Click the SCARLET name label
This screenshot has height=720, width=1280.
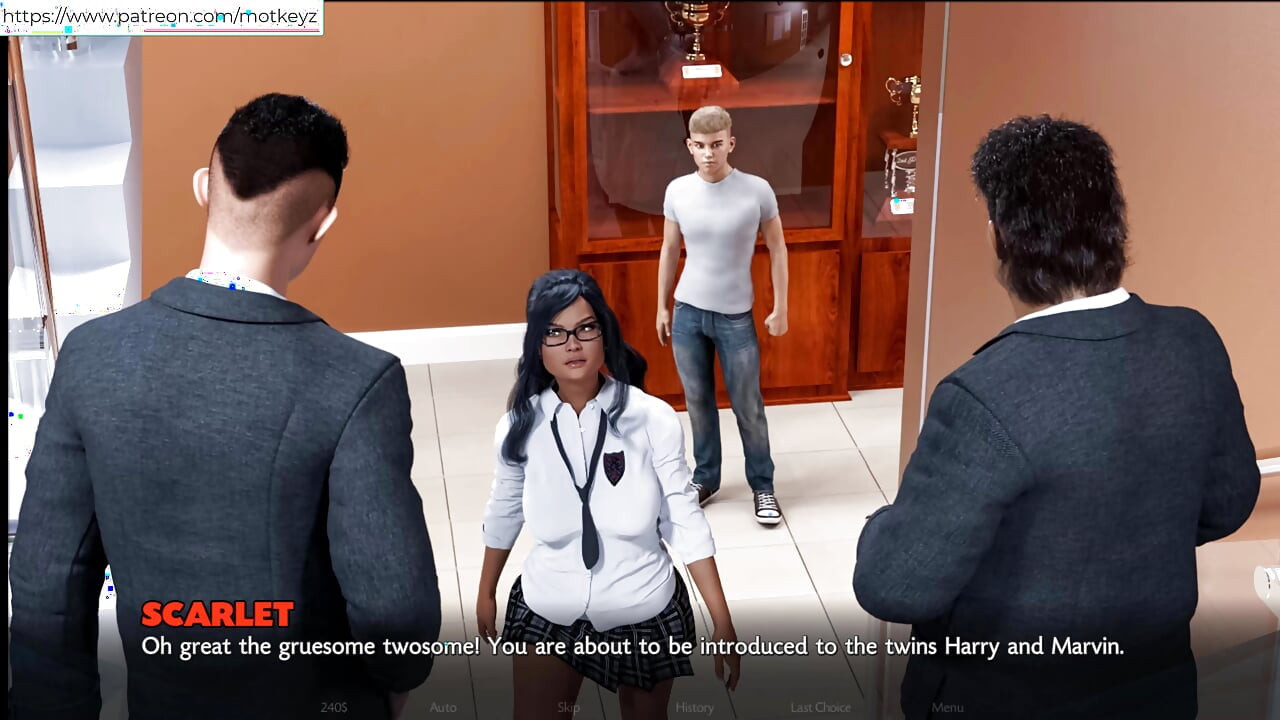[218, 614]
